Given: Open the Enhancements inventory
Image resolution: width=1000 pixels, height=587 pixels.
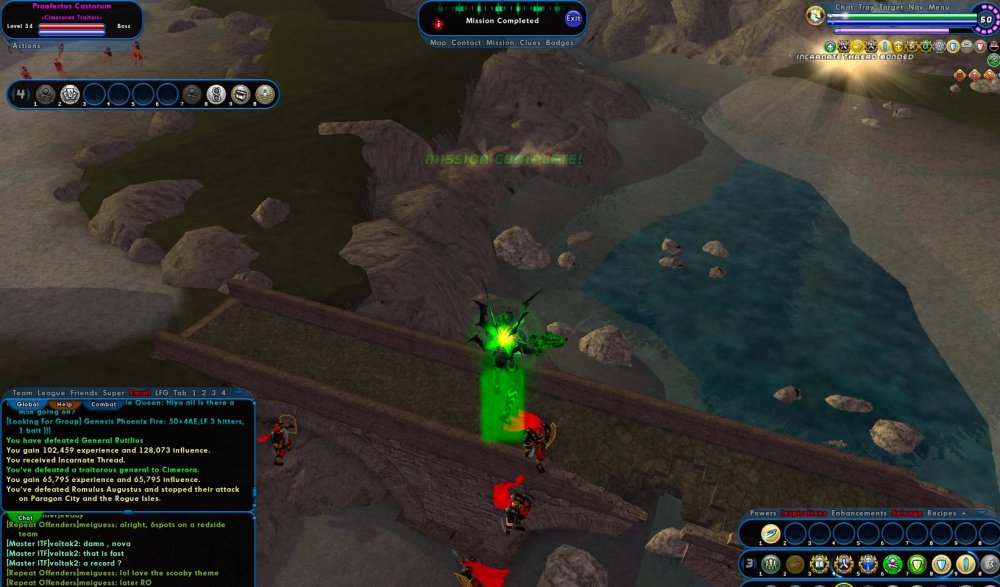Looking at the screenshot, I should click(x=859, y=513).
